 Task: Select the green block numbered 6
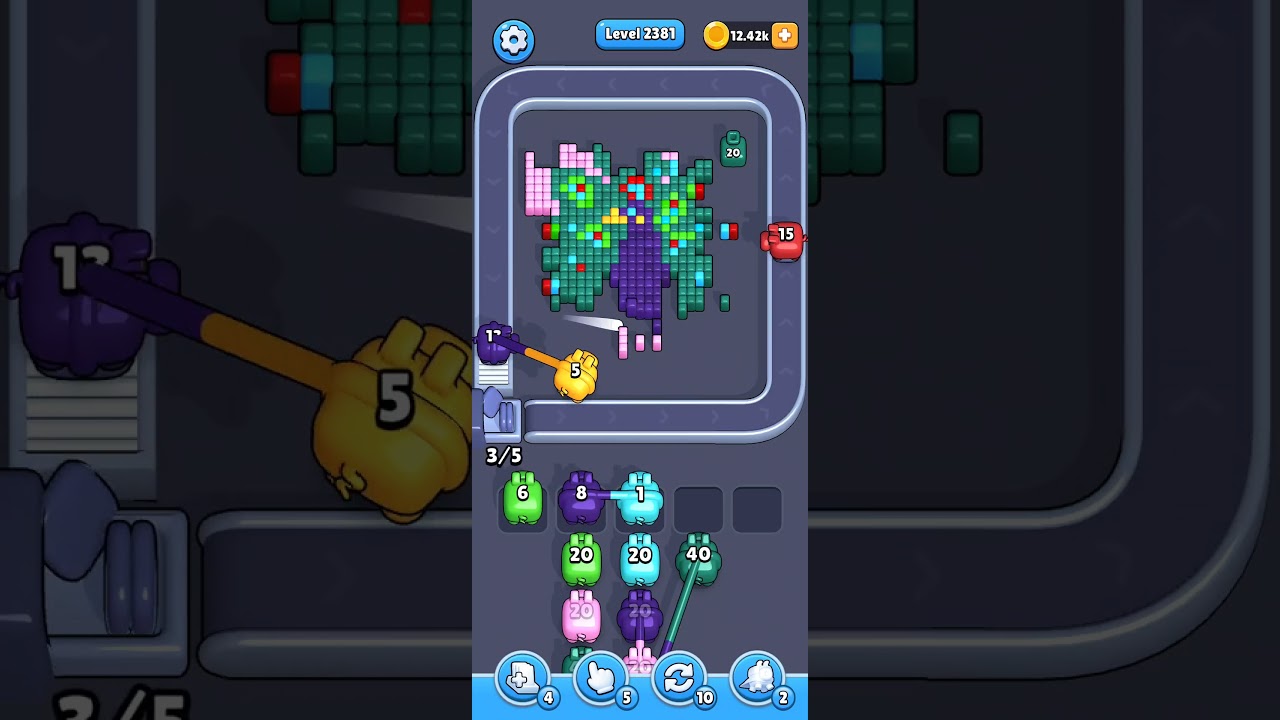(x=522, y=495)
